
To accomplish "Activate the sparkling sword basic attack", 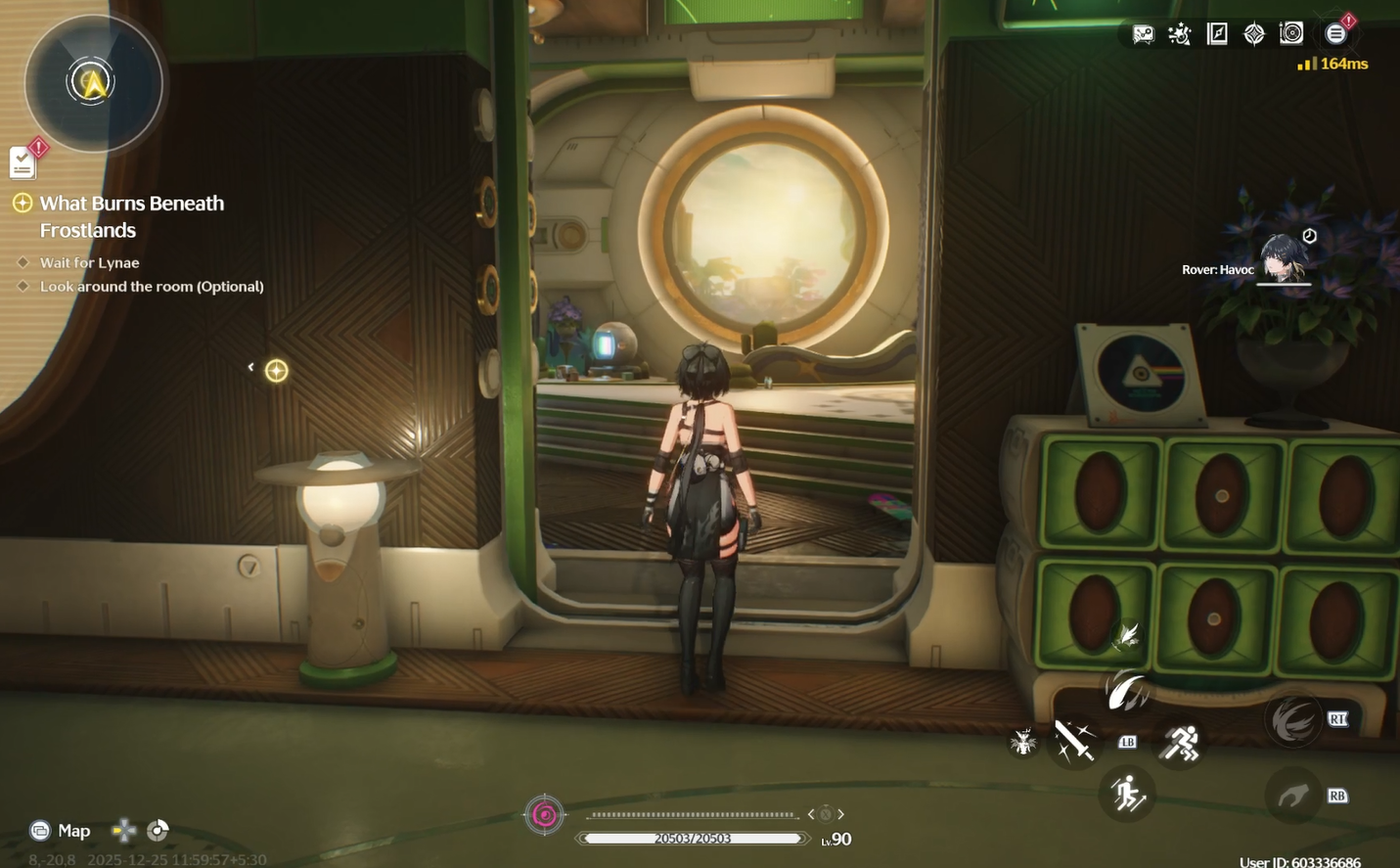I will (1074, 741).
